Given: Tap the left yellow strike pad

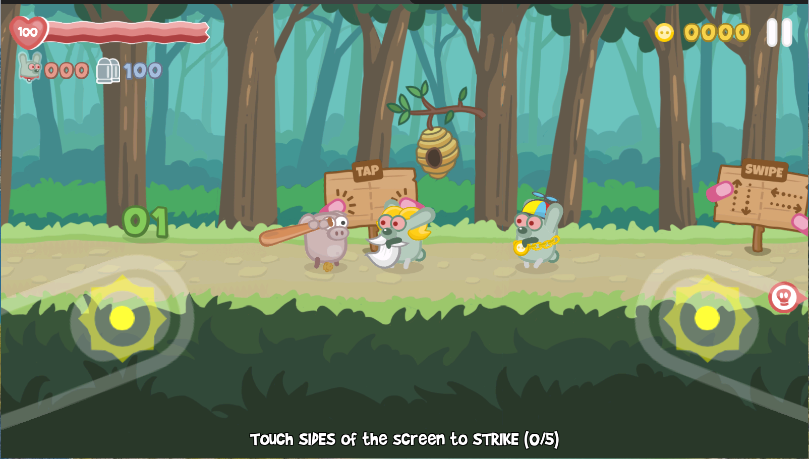Looking at the screenshot, I should click(122, 318).
